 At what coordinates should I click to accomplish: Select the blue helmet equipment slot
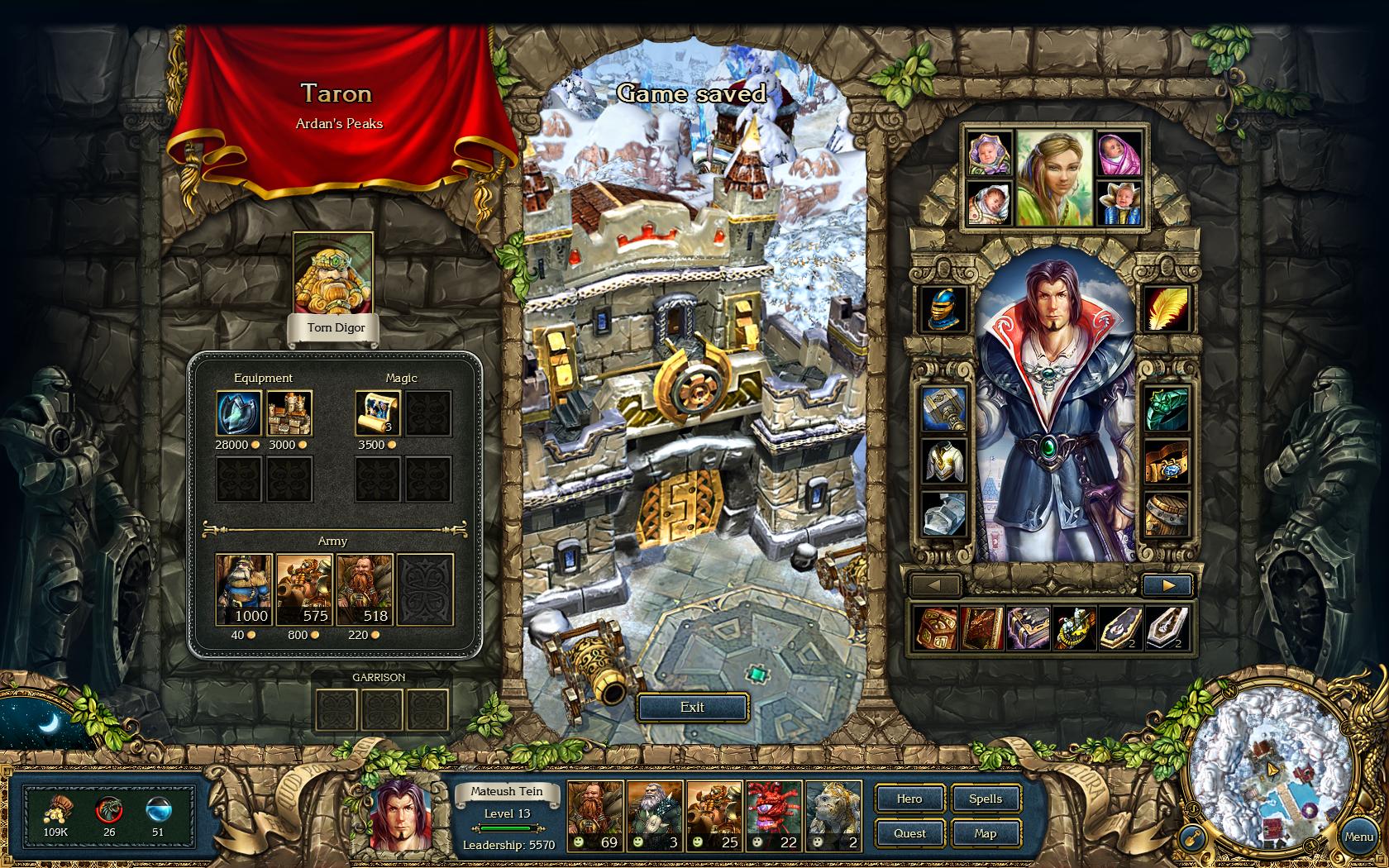(x=944, y=309)
